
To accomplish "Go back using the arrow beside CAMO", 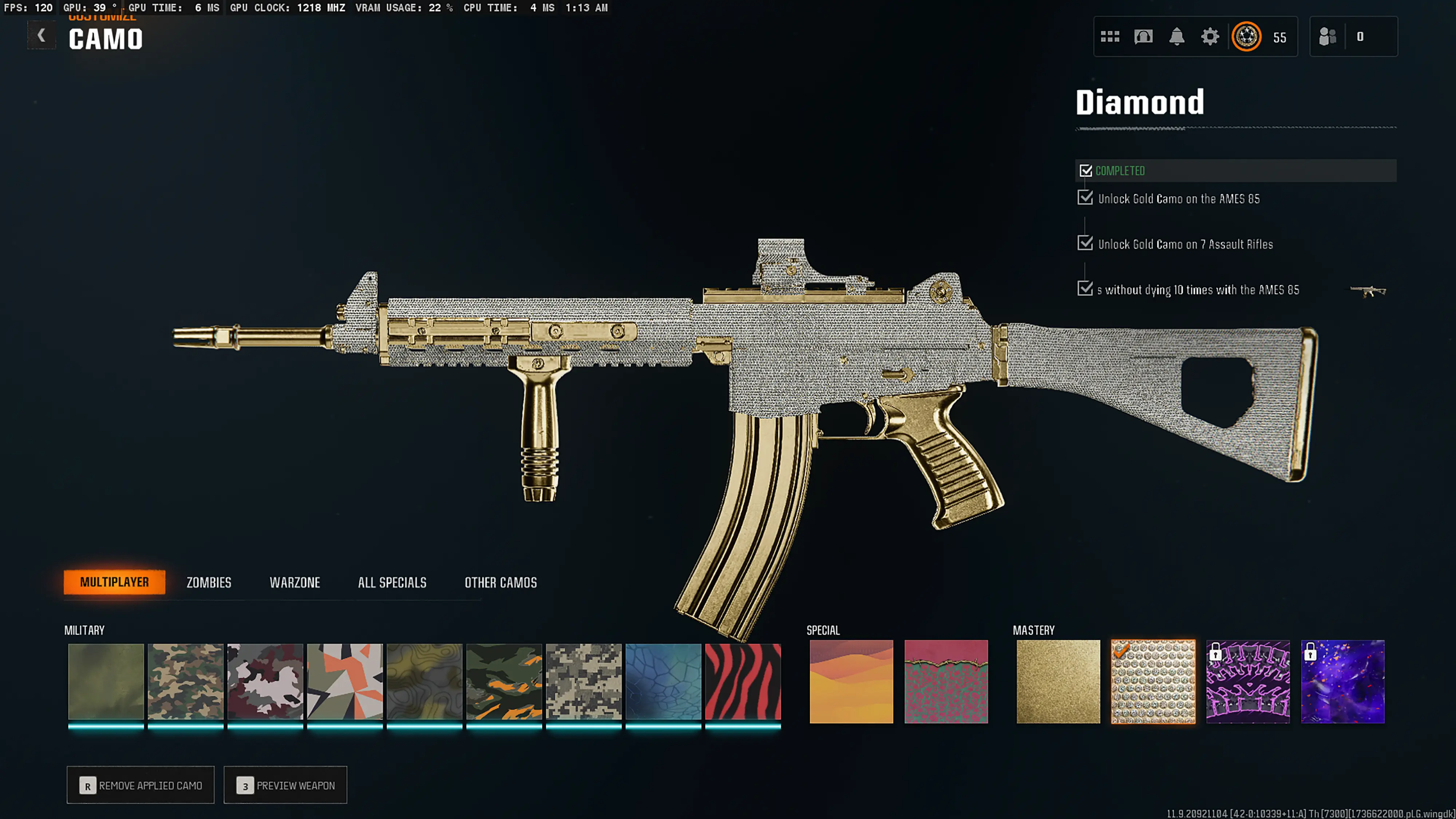I will 41,36.
